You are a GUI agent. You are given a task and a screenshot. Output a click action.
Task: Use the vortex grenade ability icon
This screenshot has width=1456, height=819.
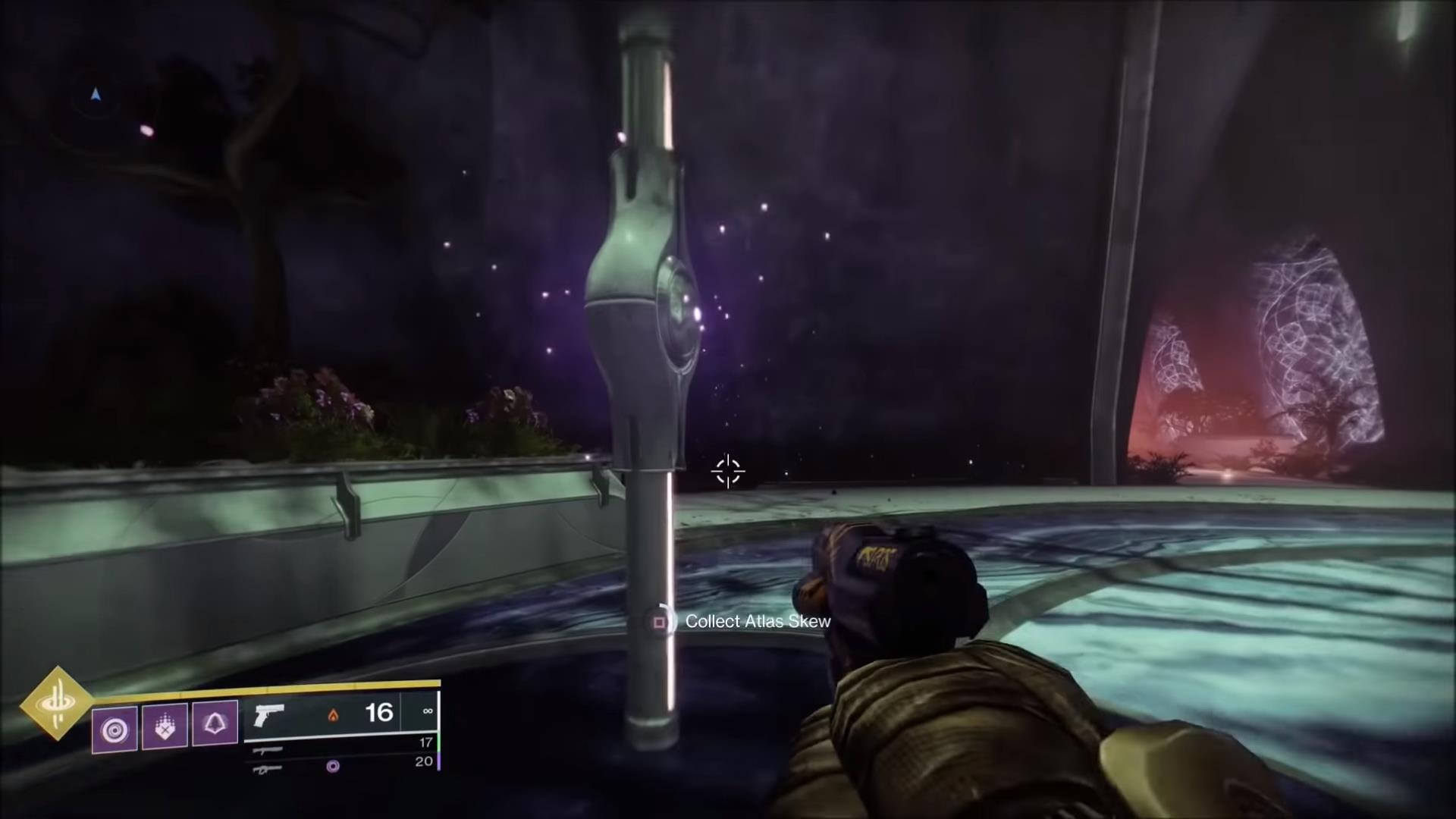point(115,730)
